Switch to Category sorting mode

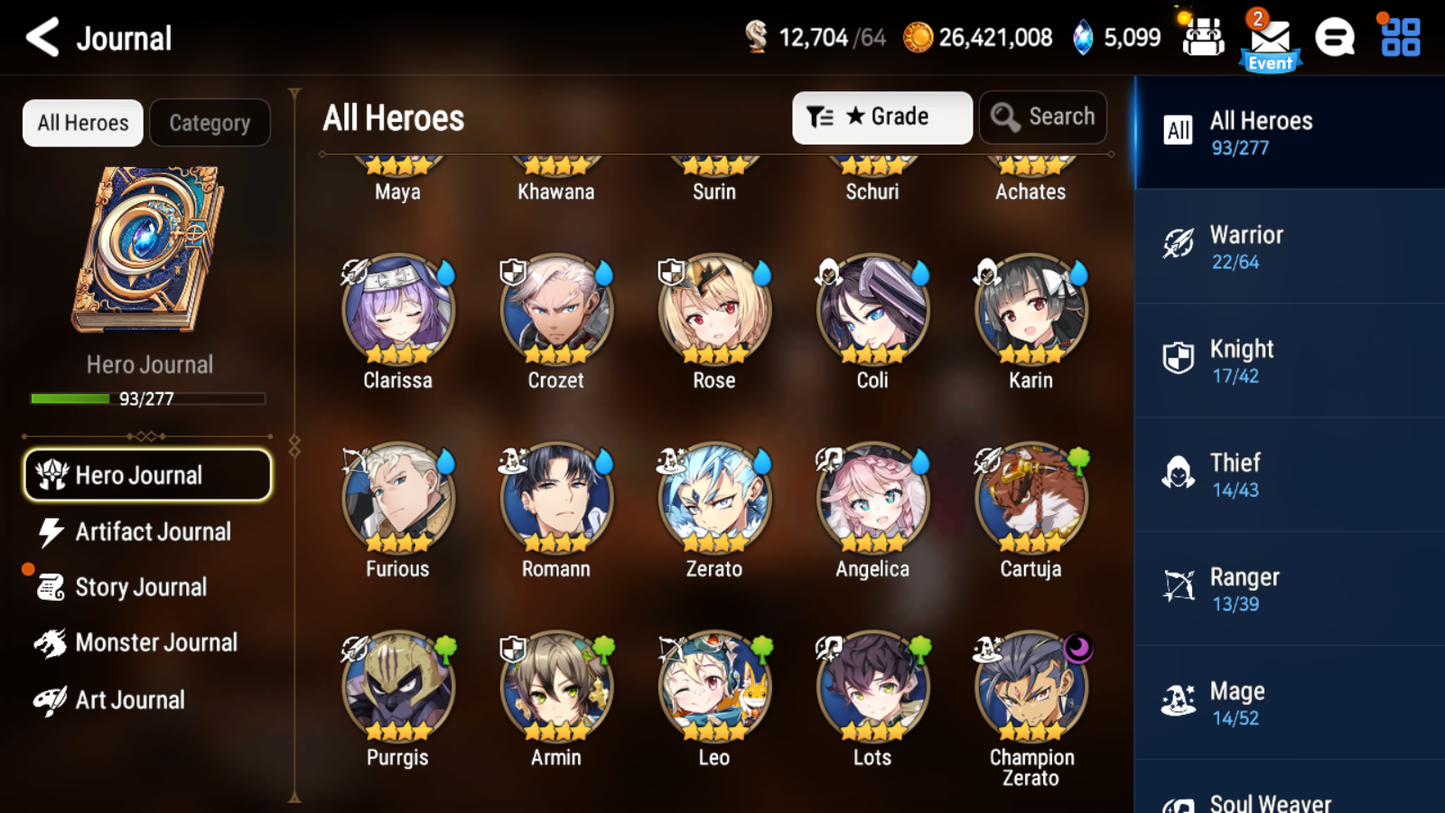tap(210, 122)
